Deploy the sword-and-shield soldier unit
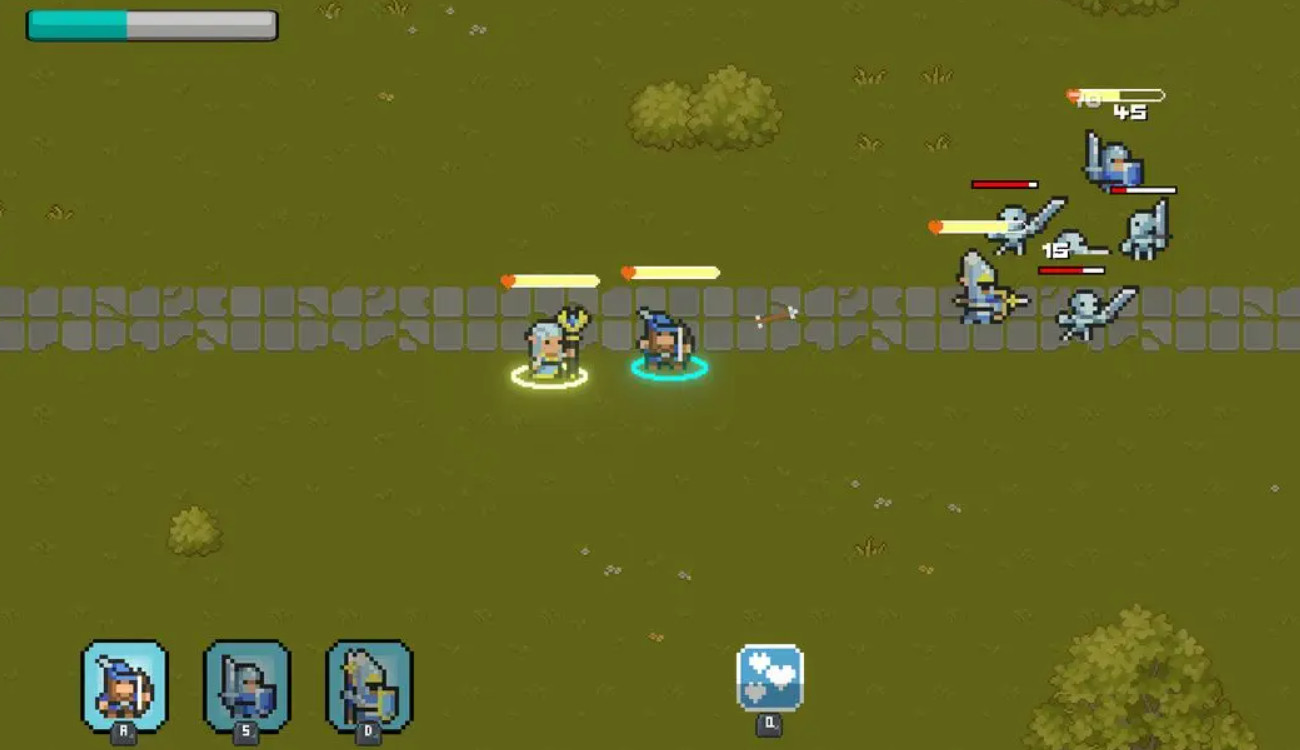1300x750 pixels. [x=246, y=686]
